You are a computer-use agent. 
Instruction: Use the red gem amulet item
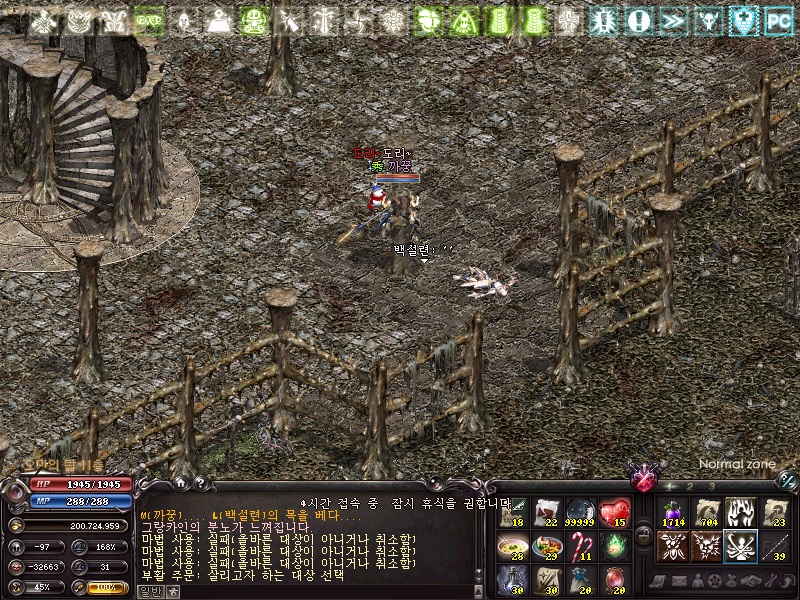pyautogui.click(x=615, y=580)
